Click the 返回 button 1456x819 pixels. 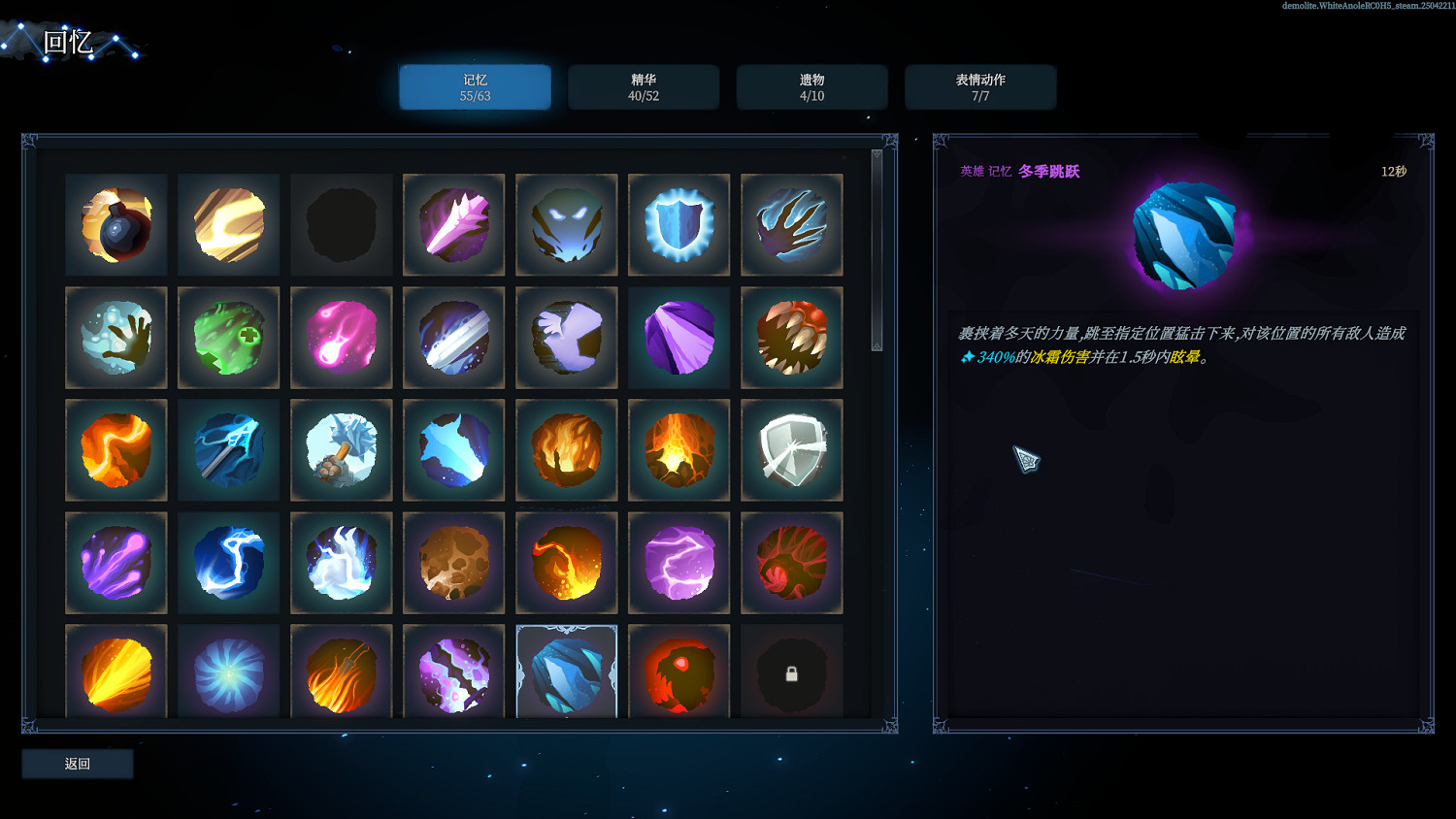coord(77,764)
